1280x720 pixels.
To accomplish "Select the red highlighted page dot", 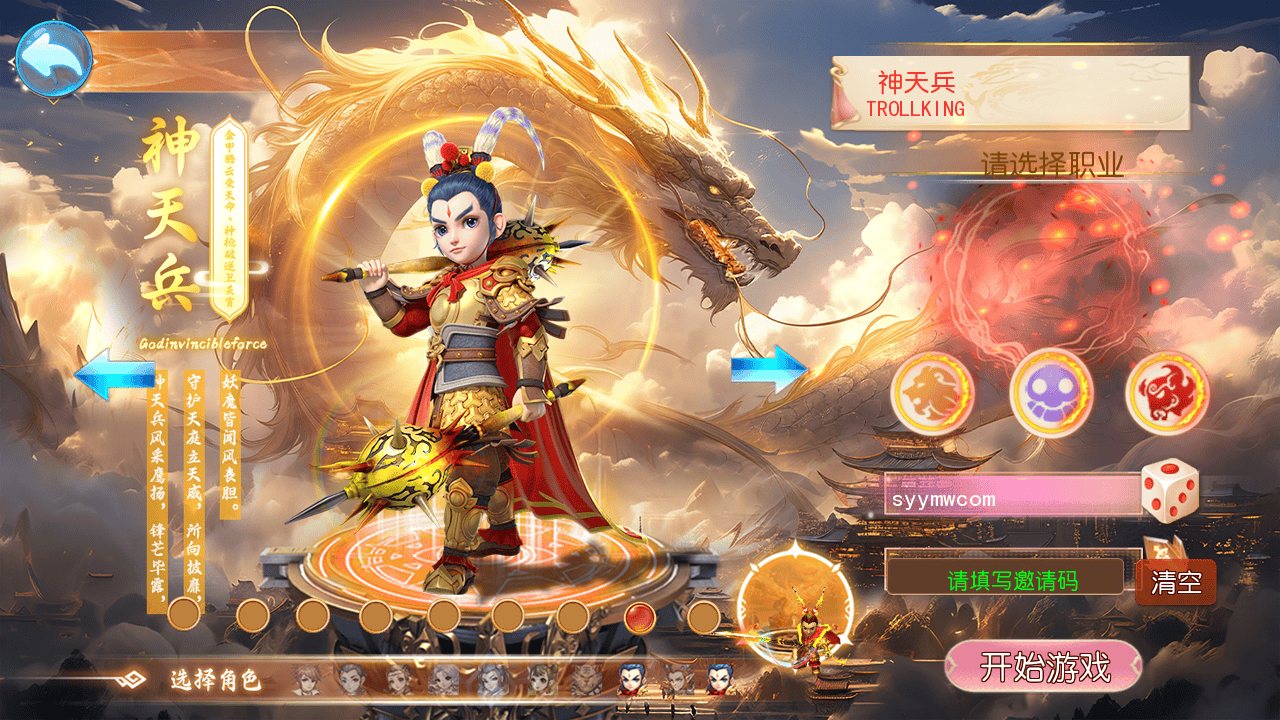I will [640, 618].
